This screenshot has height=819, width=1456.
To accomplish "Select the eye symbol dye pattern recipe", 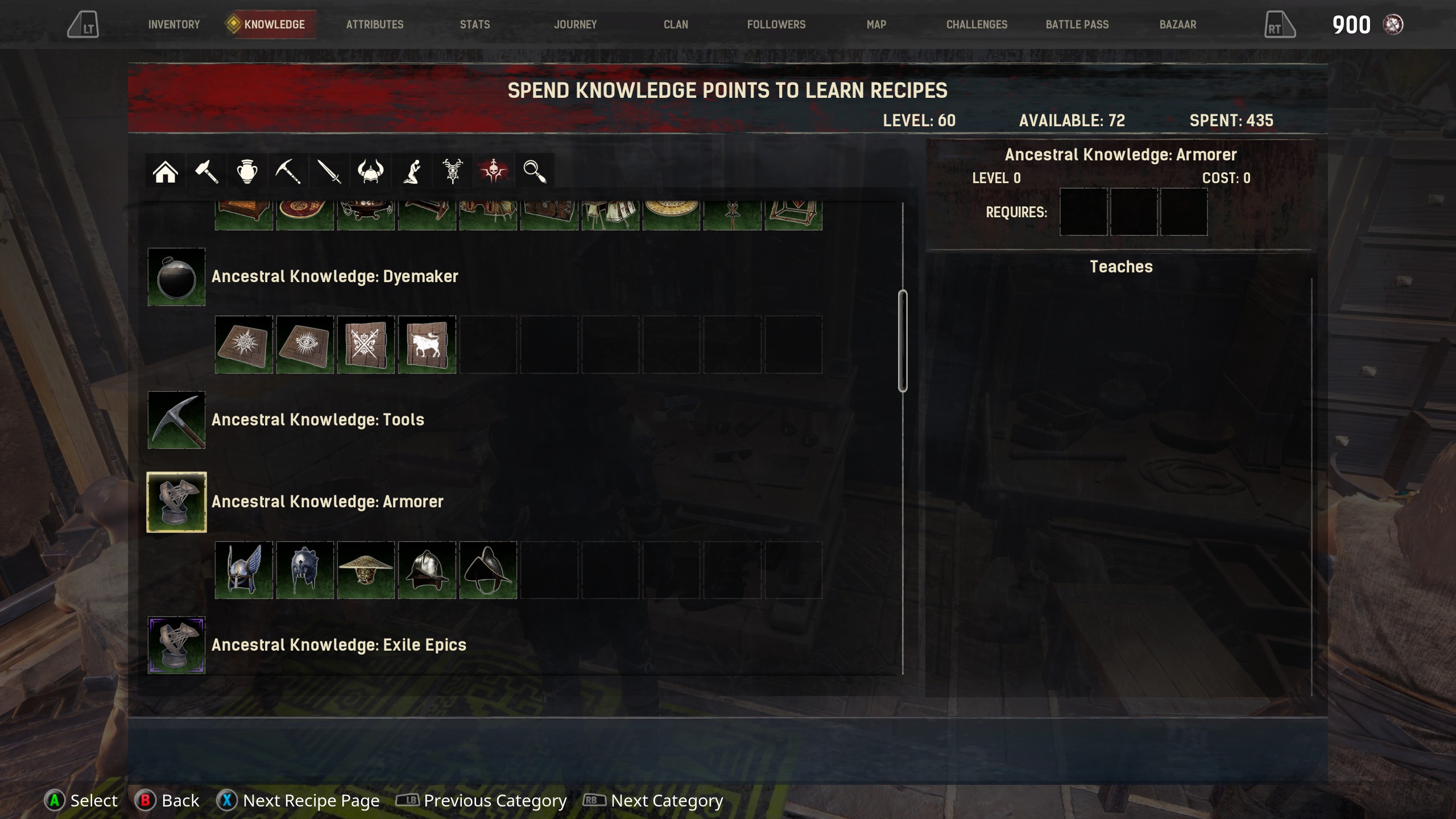I will point(304,344).
